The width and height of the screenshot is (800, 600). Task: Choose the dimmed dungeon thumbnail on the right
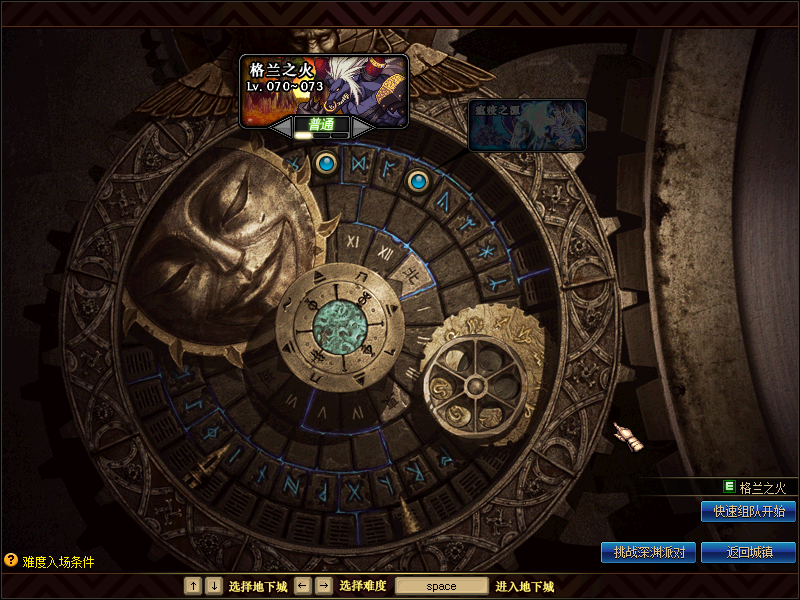point(527,125)
